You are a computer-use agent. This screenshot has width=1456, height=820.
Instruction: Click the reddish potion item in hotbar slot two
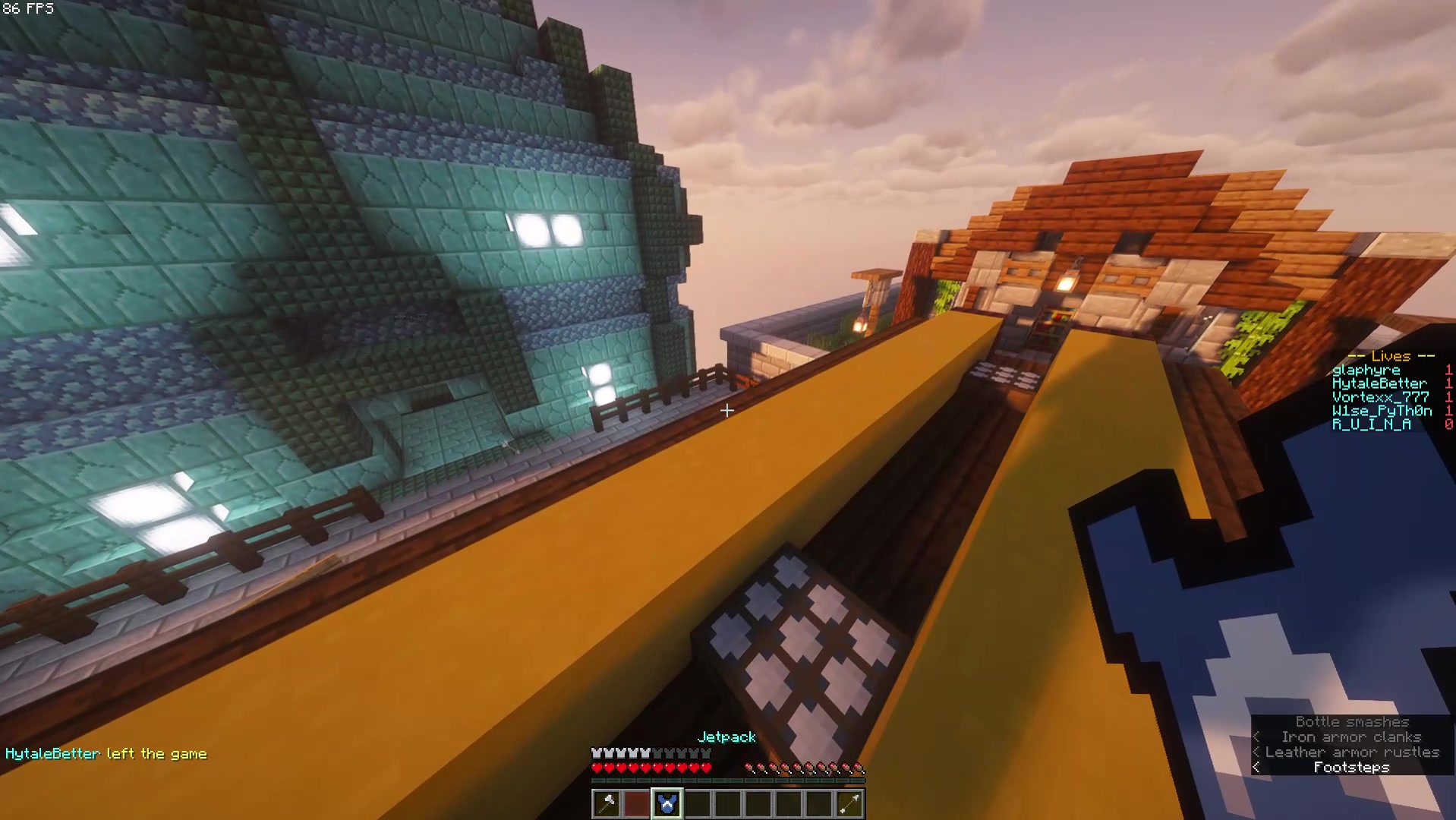[636, 803]
